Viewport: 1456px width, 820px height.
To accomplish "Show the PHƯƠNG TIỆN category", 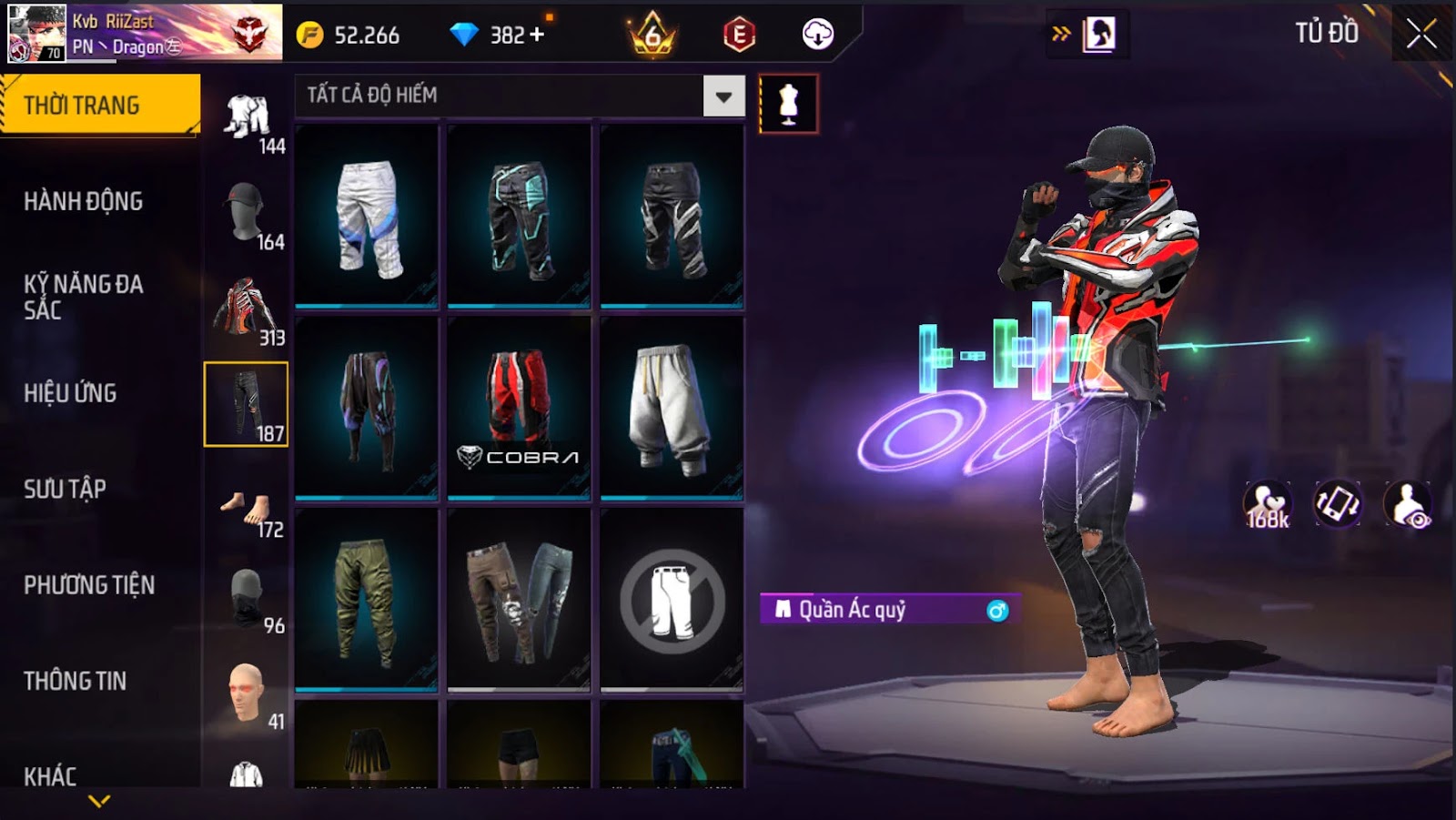I will point(89,585).
